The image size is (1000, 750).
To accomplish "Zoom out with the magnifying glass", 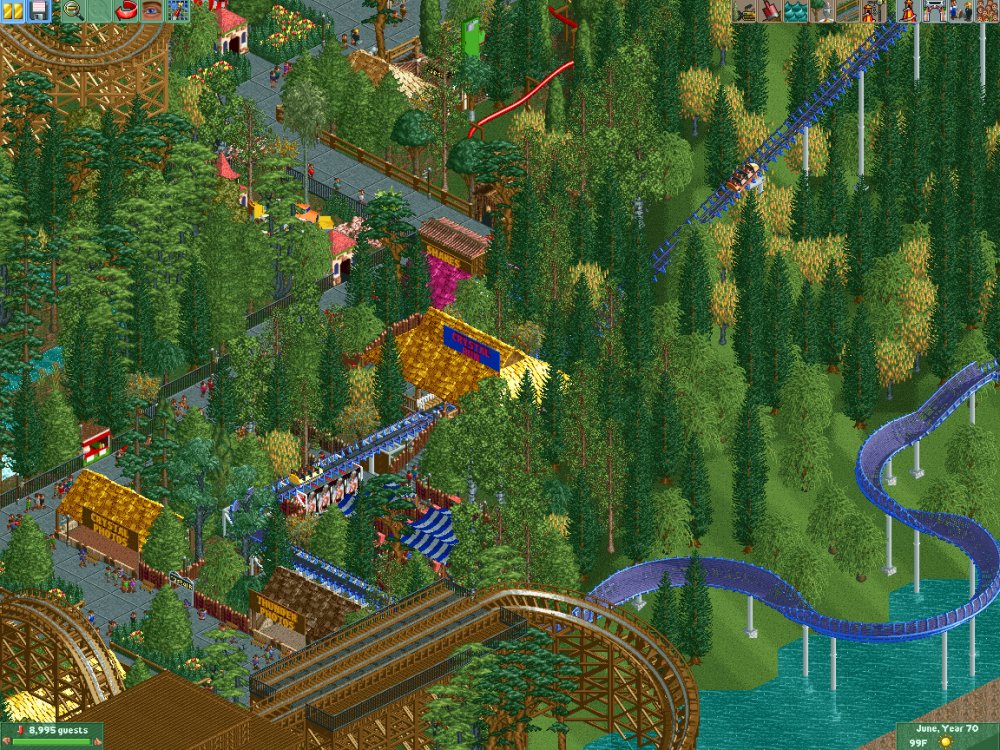I will pos(73,11).
